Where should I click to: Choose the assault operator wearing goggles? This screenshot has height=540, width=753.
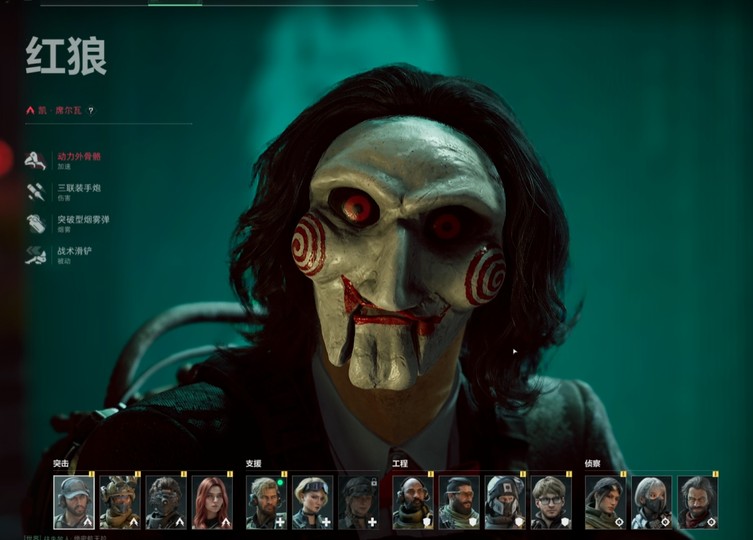point(165,501)
